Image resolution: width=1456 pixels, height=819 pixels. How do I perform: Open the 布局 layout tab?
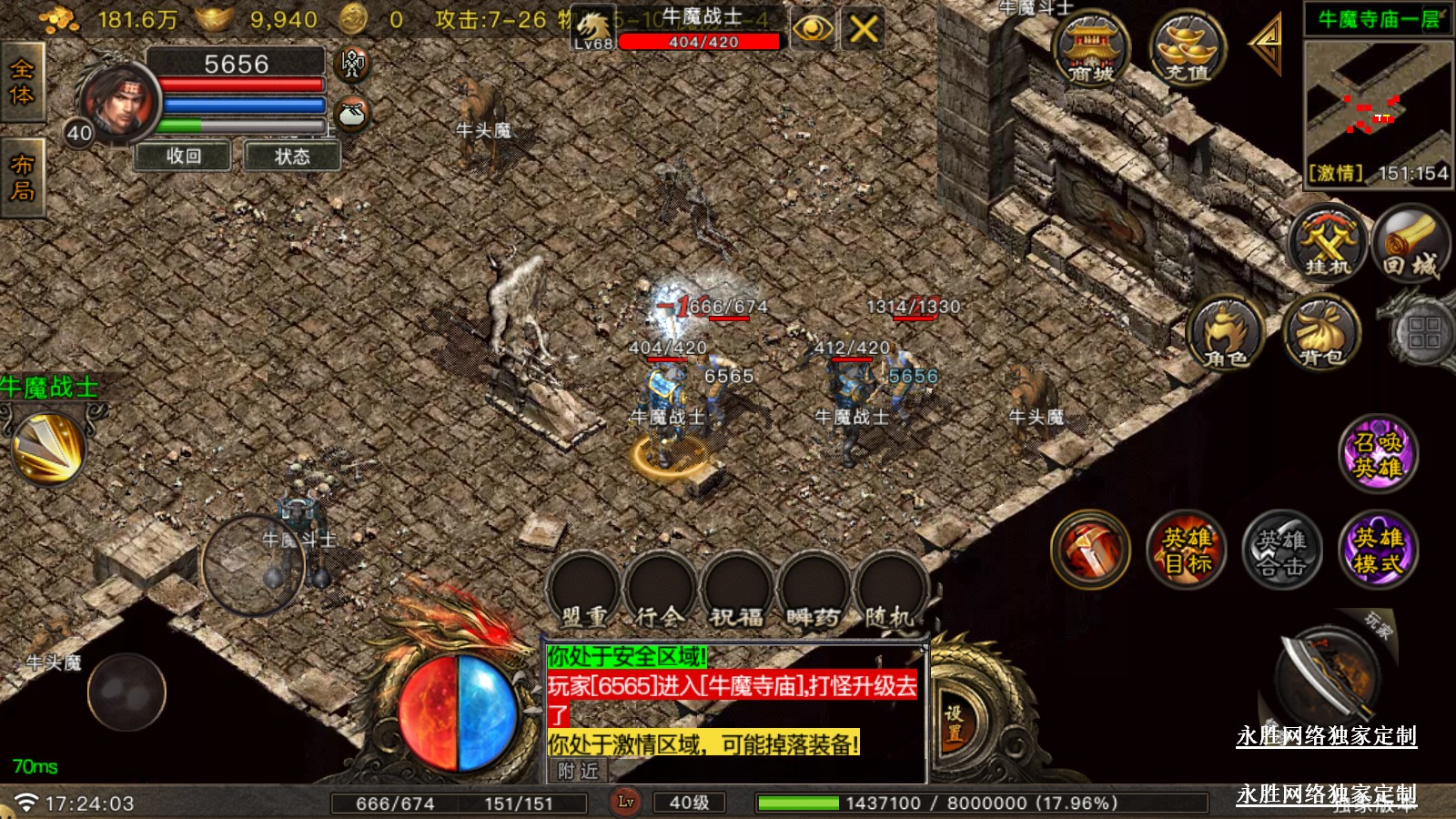[x=22, y=177]
